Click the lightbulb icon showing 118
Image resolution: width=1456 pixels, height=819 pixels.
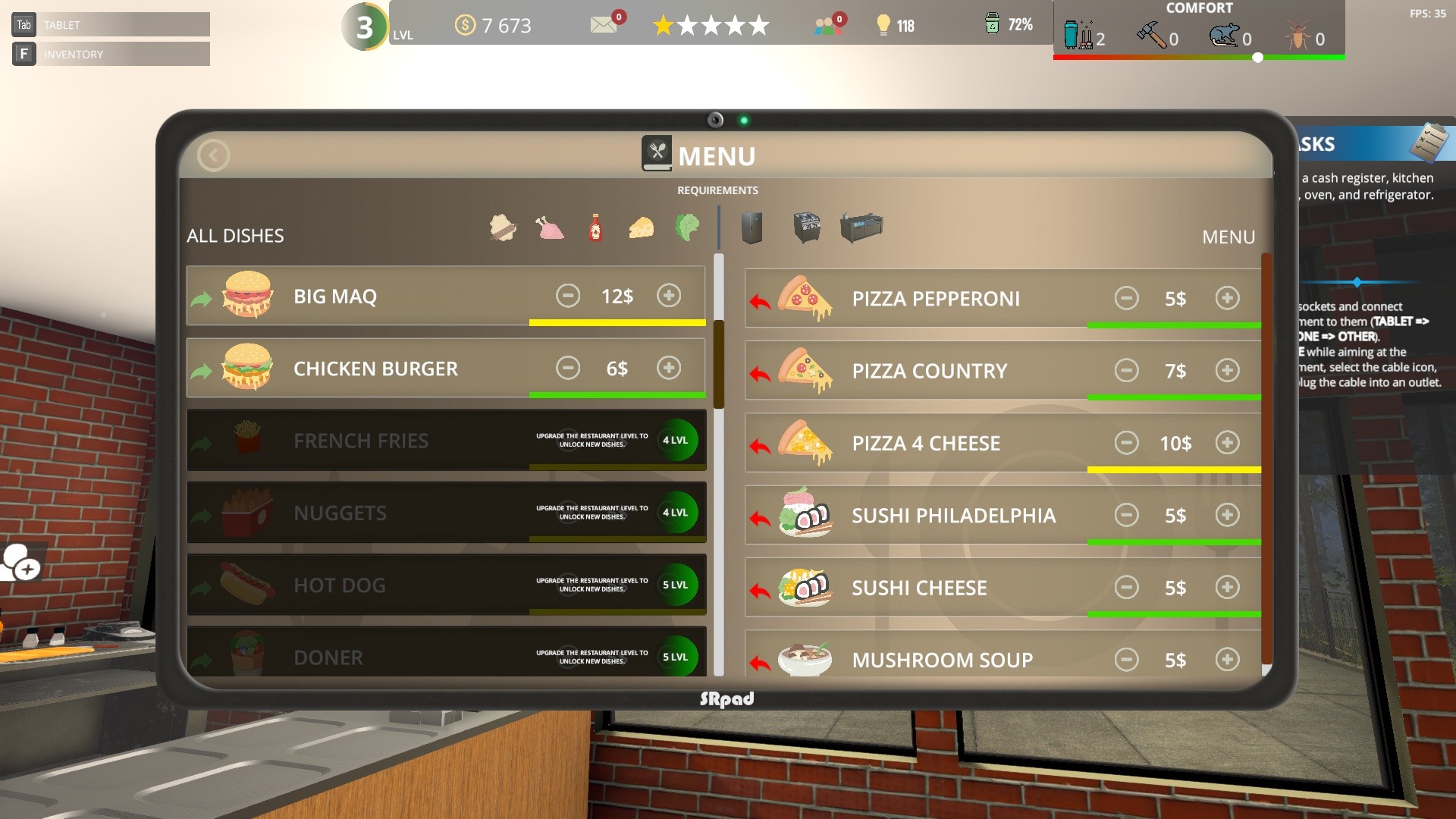pos(882,25)
